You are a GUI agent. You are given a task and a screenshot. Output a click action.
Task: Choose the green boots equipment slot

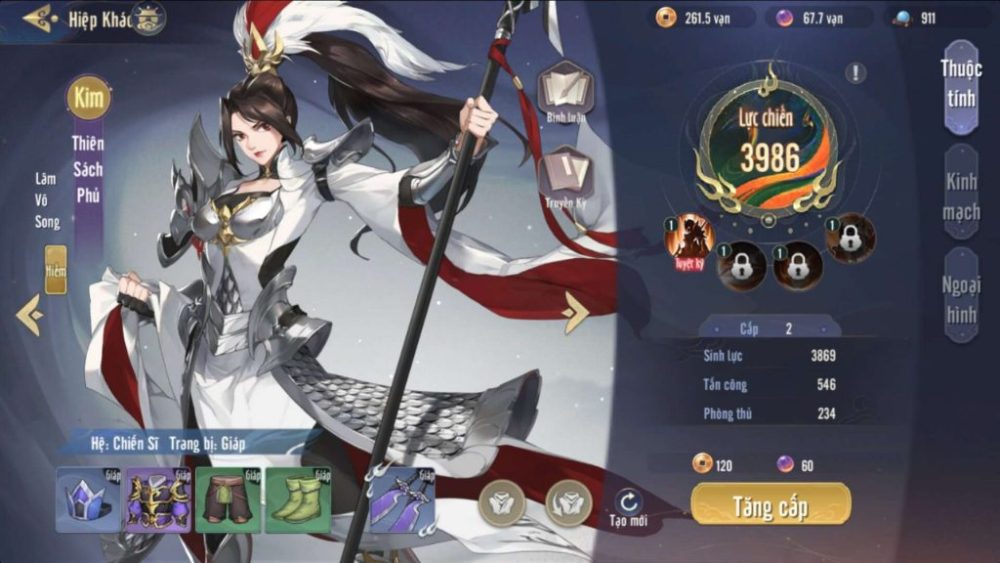pos(297,499)
